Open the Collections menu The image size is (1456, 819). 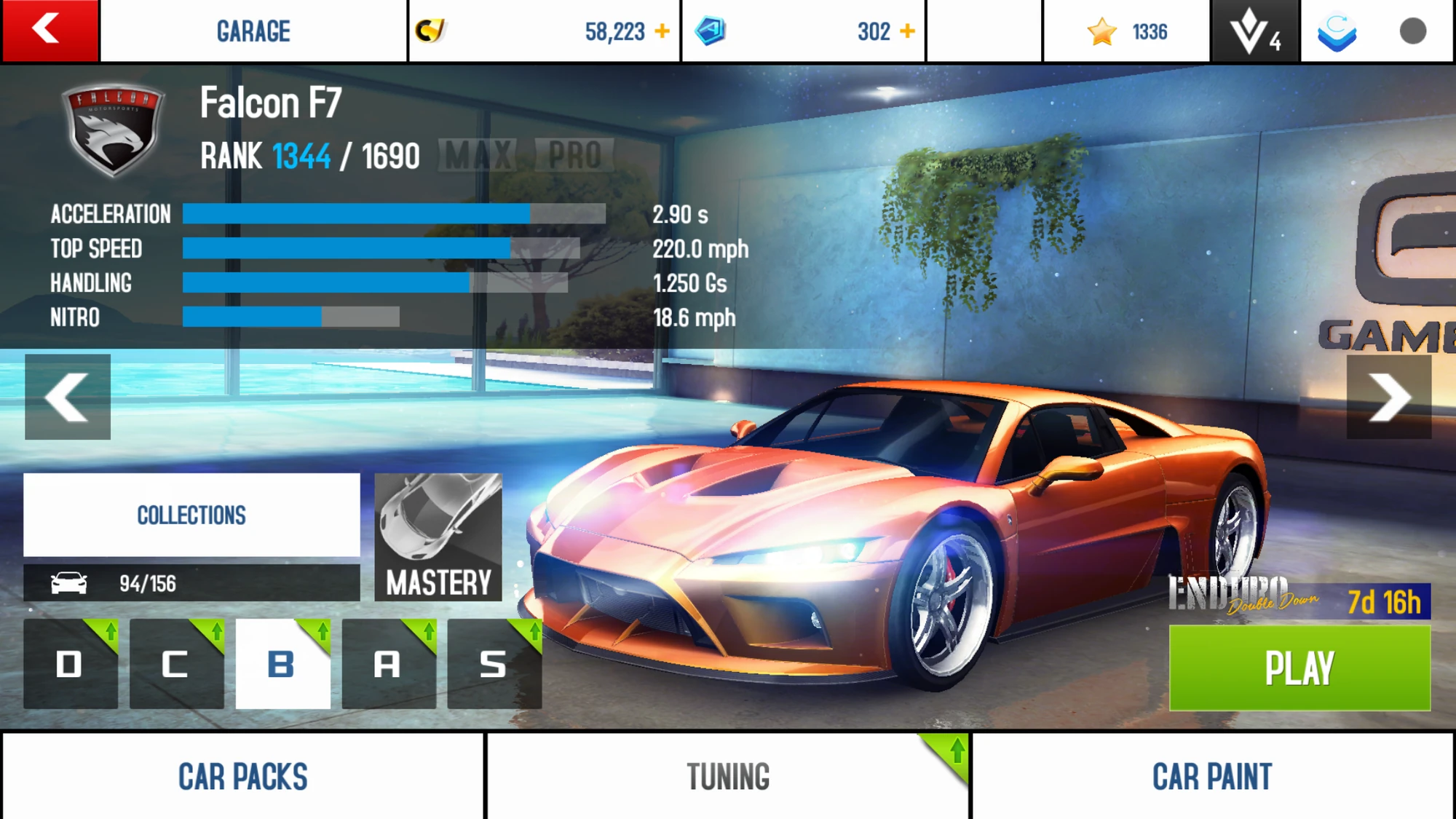pyautogui.click(x=191, y=515)
